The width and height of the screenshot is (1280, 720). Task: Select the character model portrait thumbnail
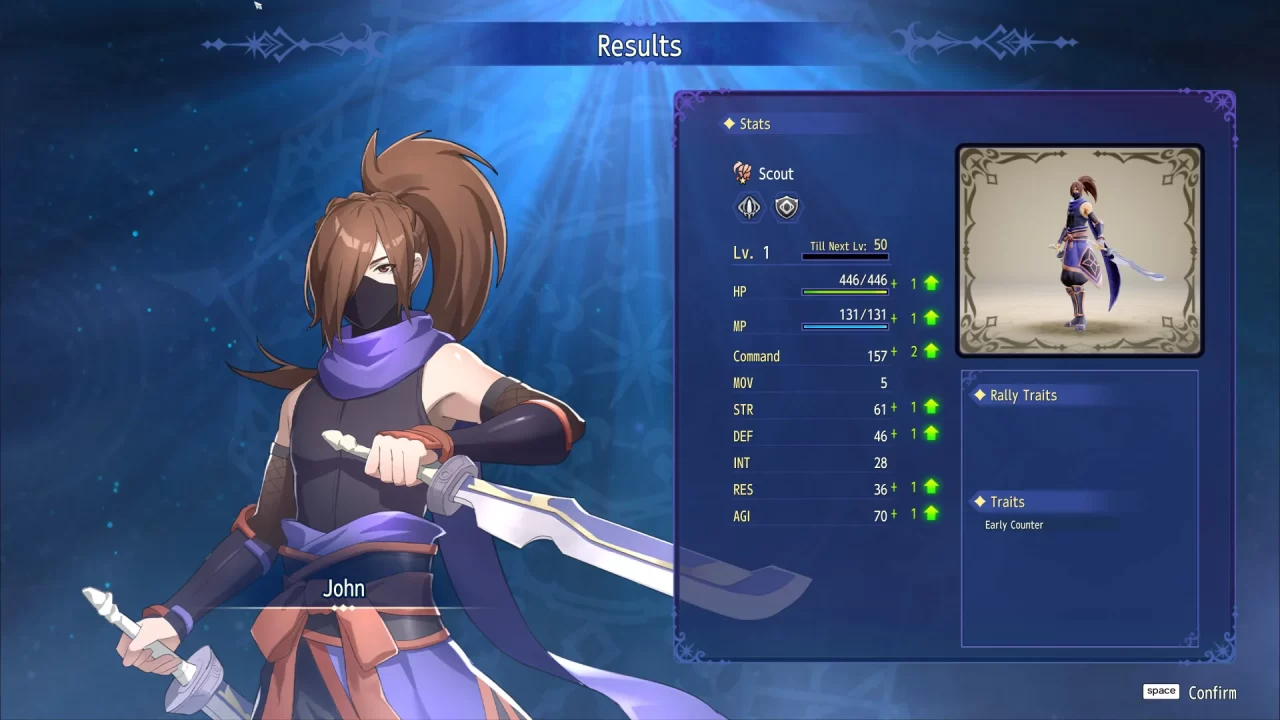coord(1079,249)
